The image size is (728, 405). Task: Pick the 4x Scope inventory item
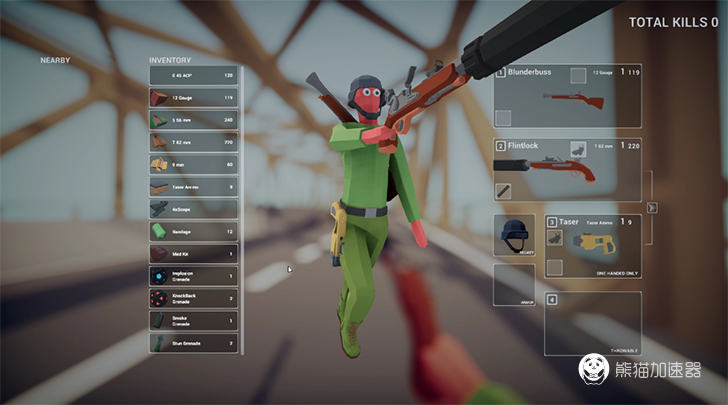coord(193,209)
